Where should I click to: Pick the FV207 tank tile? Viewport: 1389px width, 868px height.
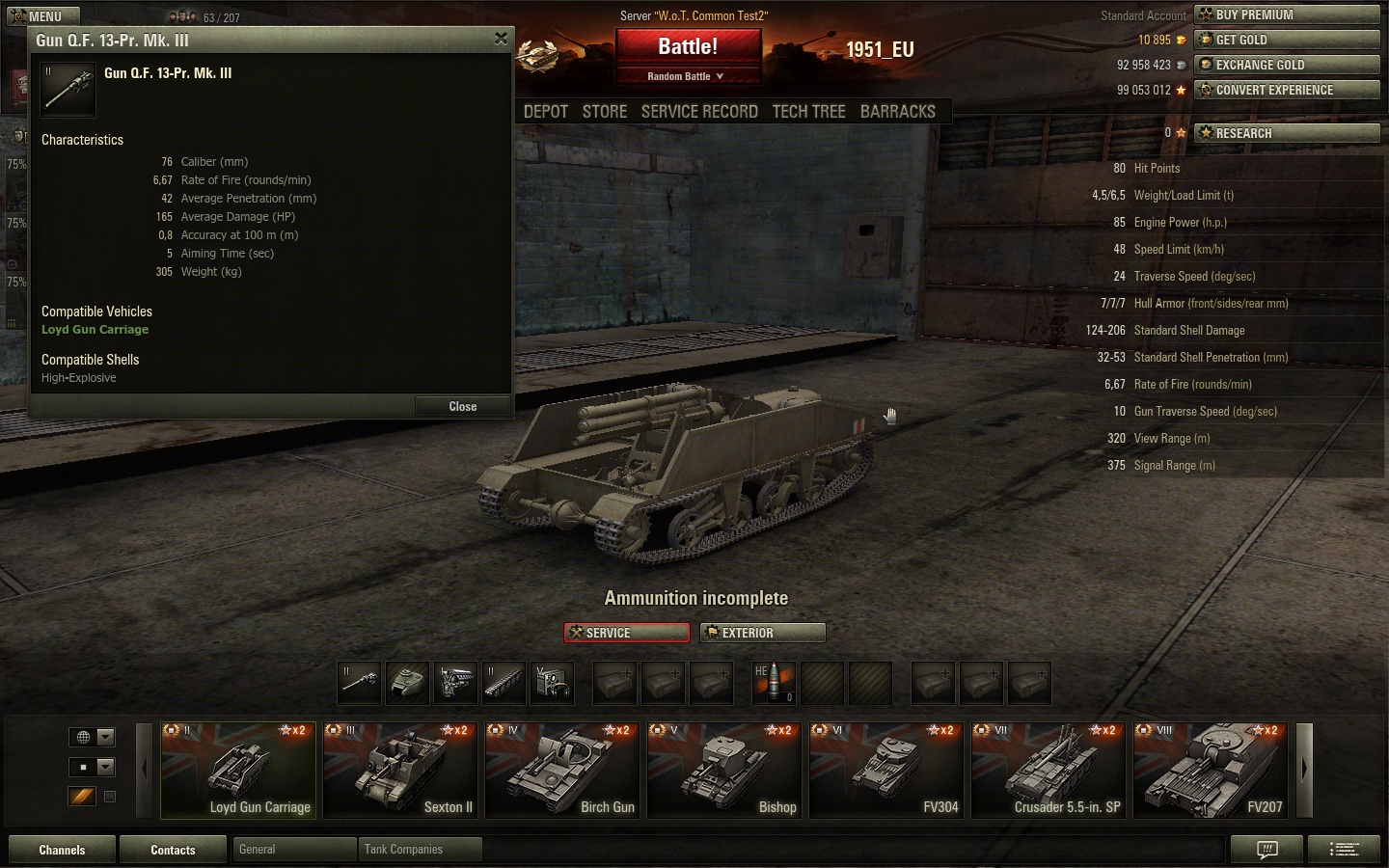1210,771
